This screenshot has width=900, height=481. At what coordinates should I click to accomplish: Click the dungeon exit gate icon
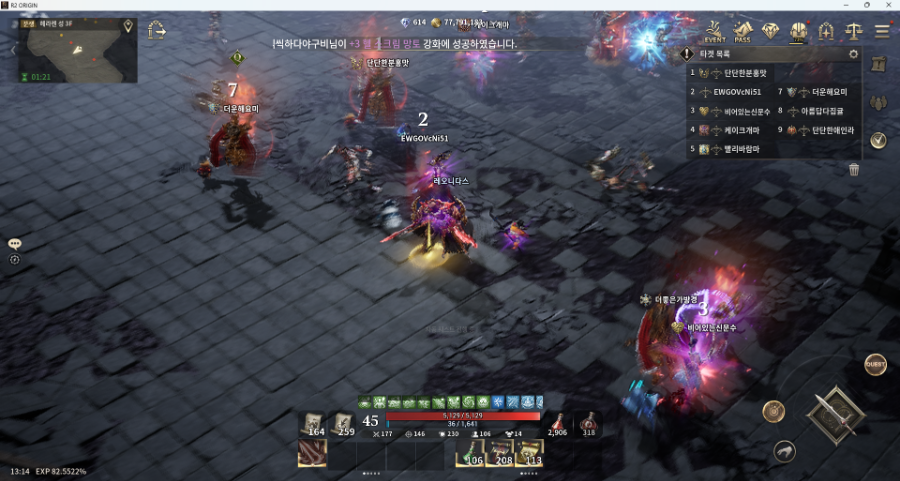[157, 31]
